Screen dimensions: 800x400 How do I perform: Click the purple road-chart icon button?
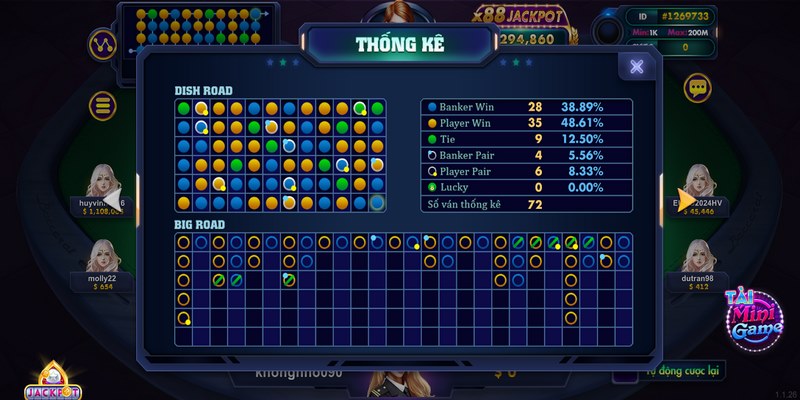101,43
